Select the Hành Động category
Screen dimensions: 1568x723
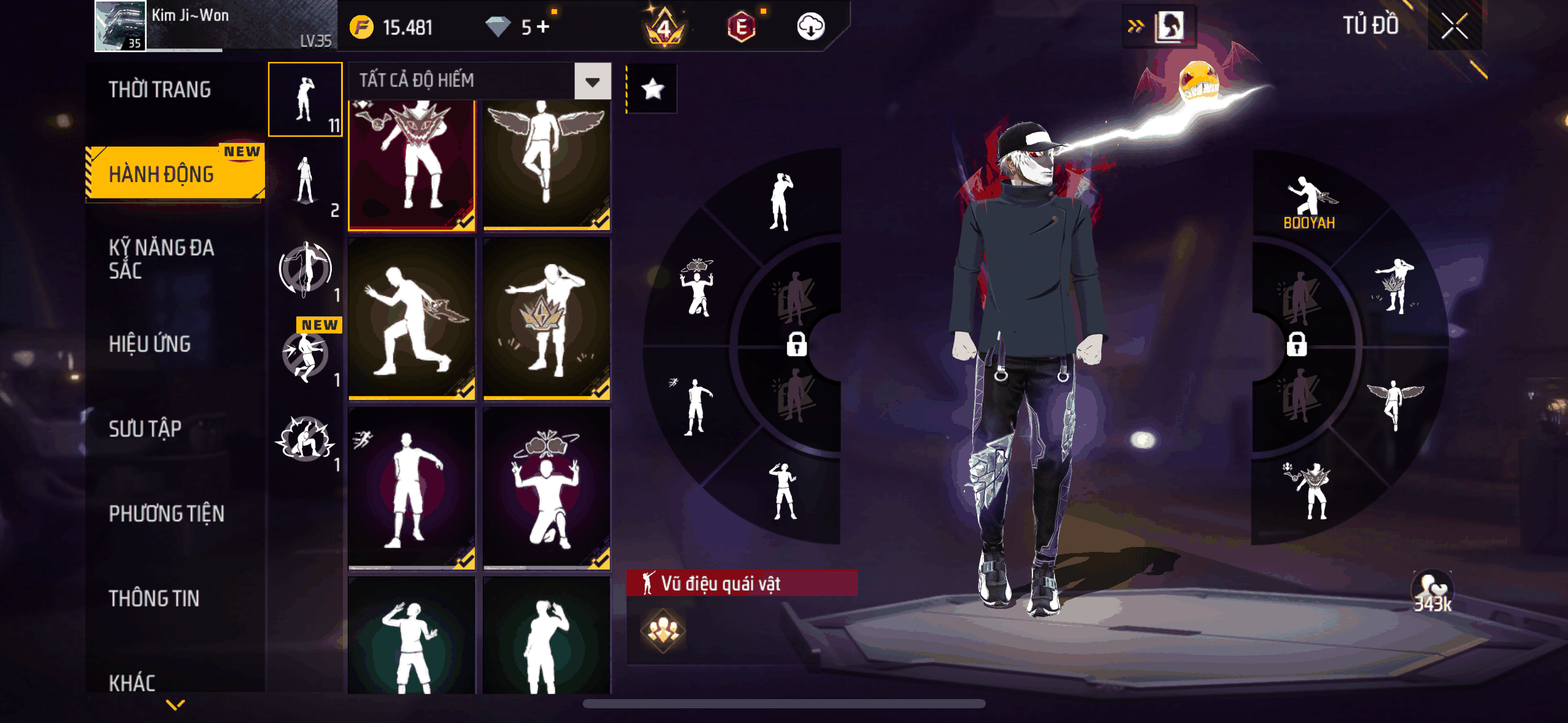[x=162, y=175]
